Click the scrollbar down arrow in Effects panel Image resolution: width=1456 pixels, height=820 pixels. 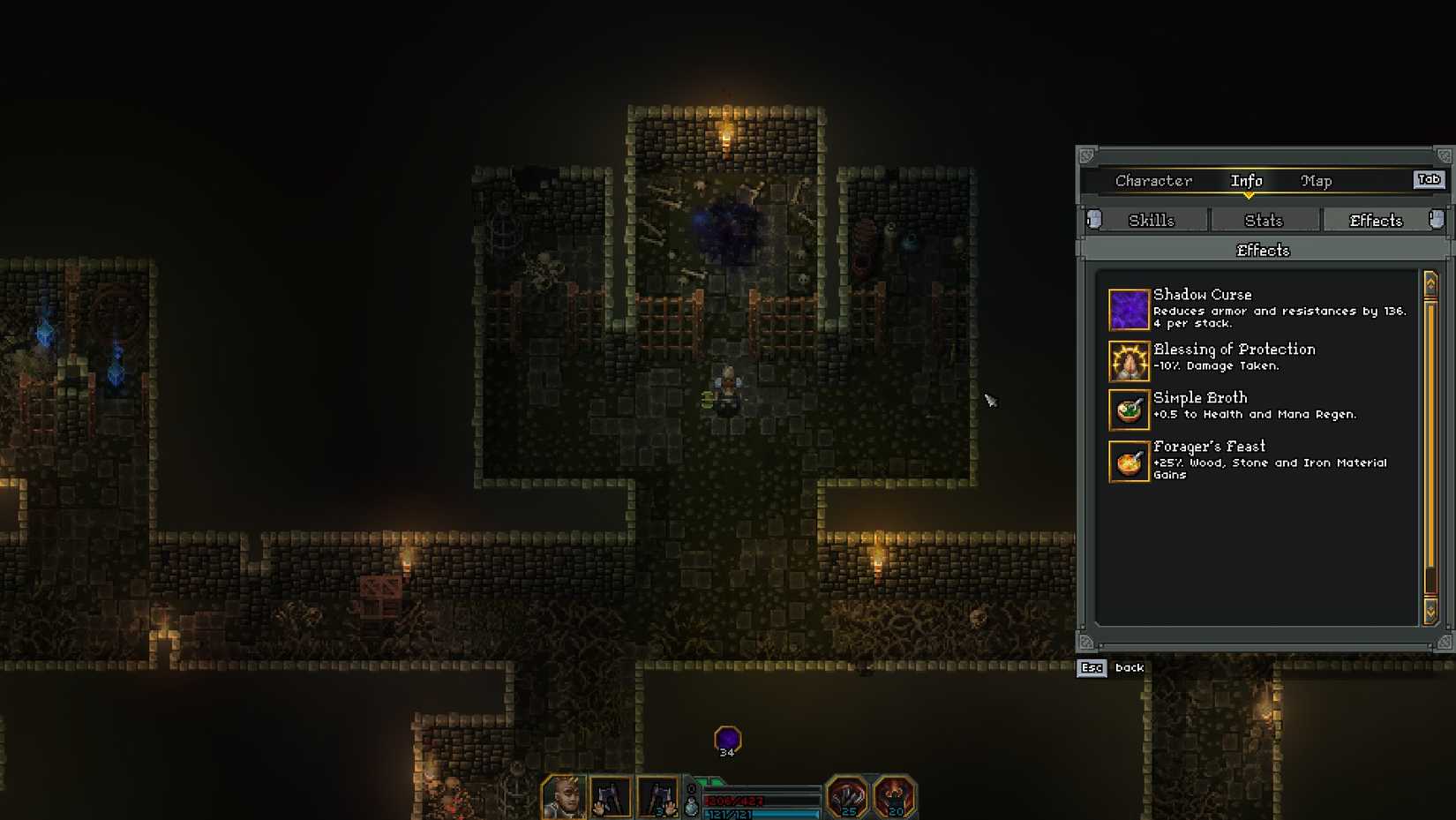point(1431,612)
